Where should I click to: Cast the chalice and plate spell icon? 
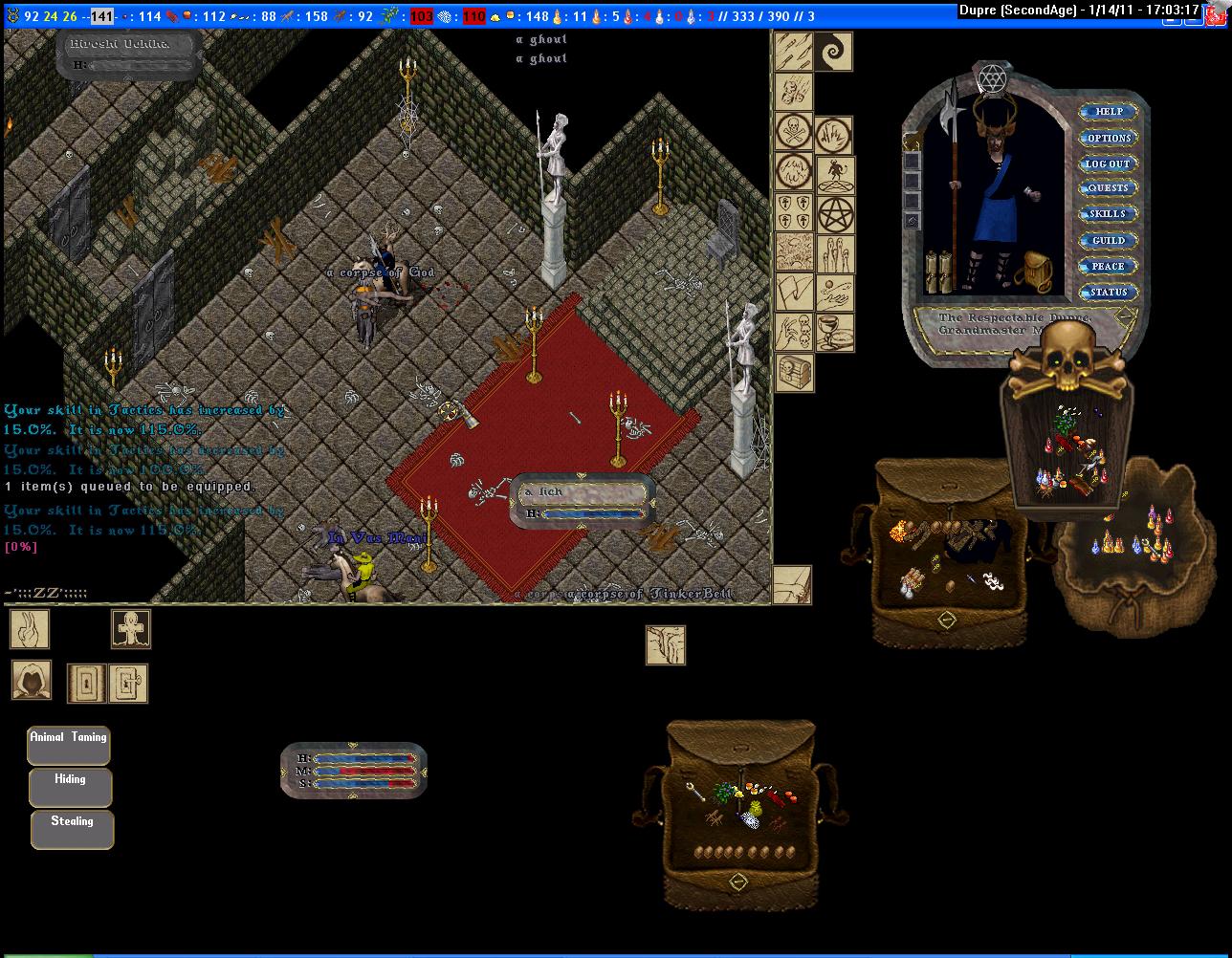click(835, 332)
